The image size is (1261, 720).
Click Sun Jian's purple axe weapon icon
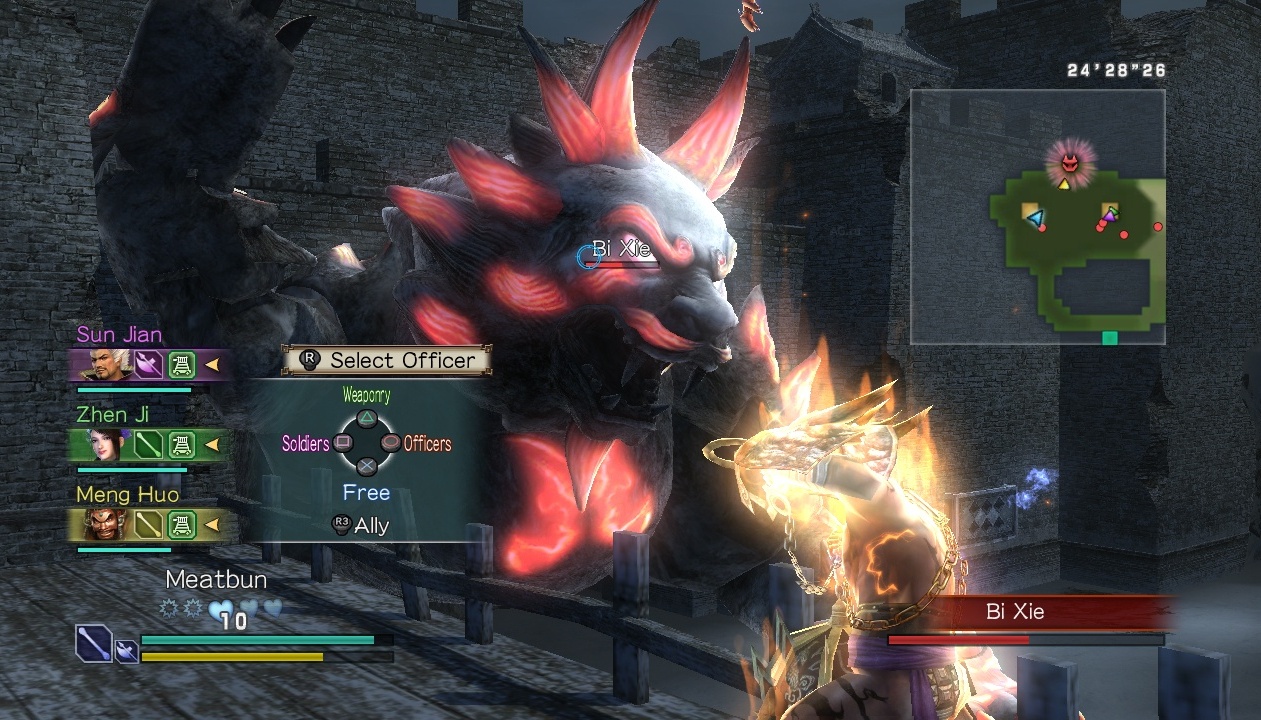[148, 364]
